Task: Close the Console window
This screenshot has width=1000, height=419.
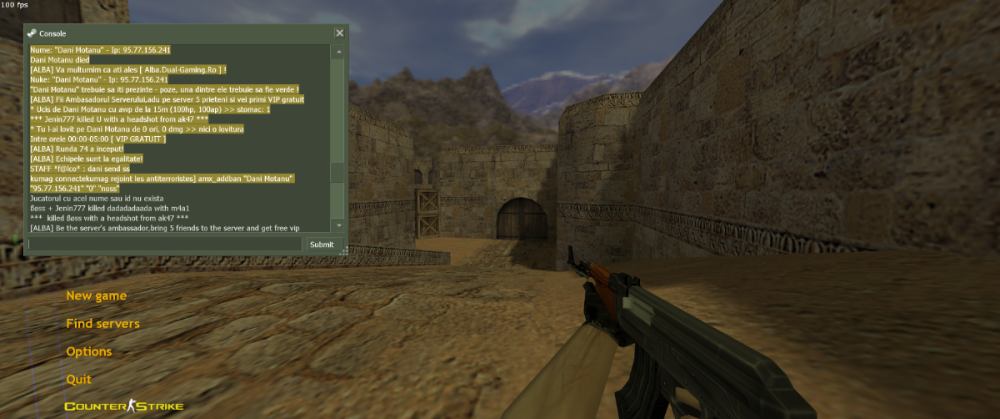Action: coord(339,33)
